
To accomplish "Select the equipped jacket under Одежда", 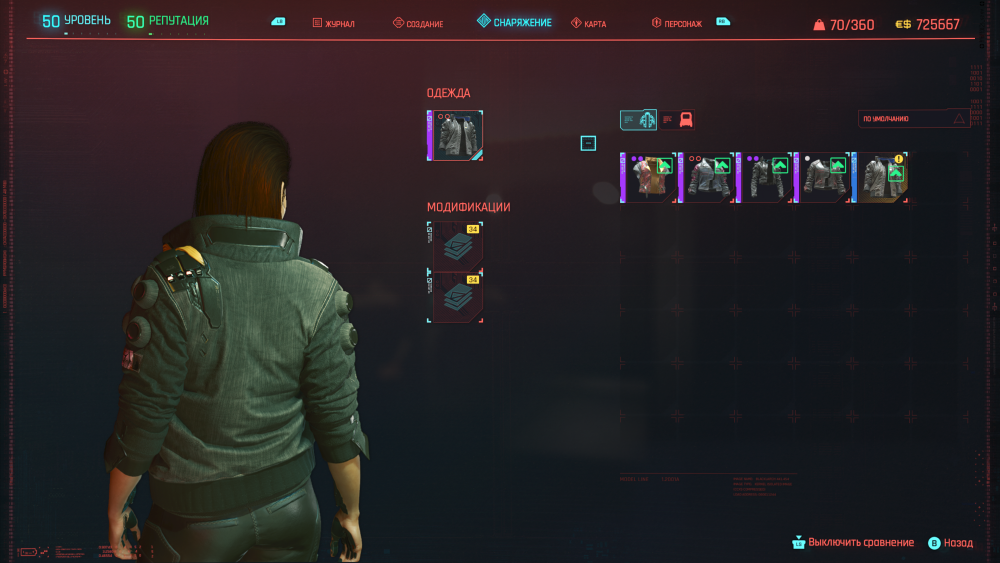I will (456, 136).
